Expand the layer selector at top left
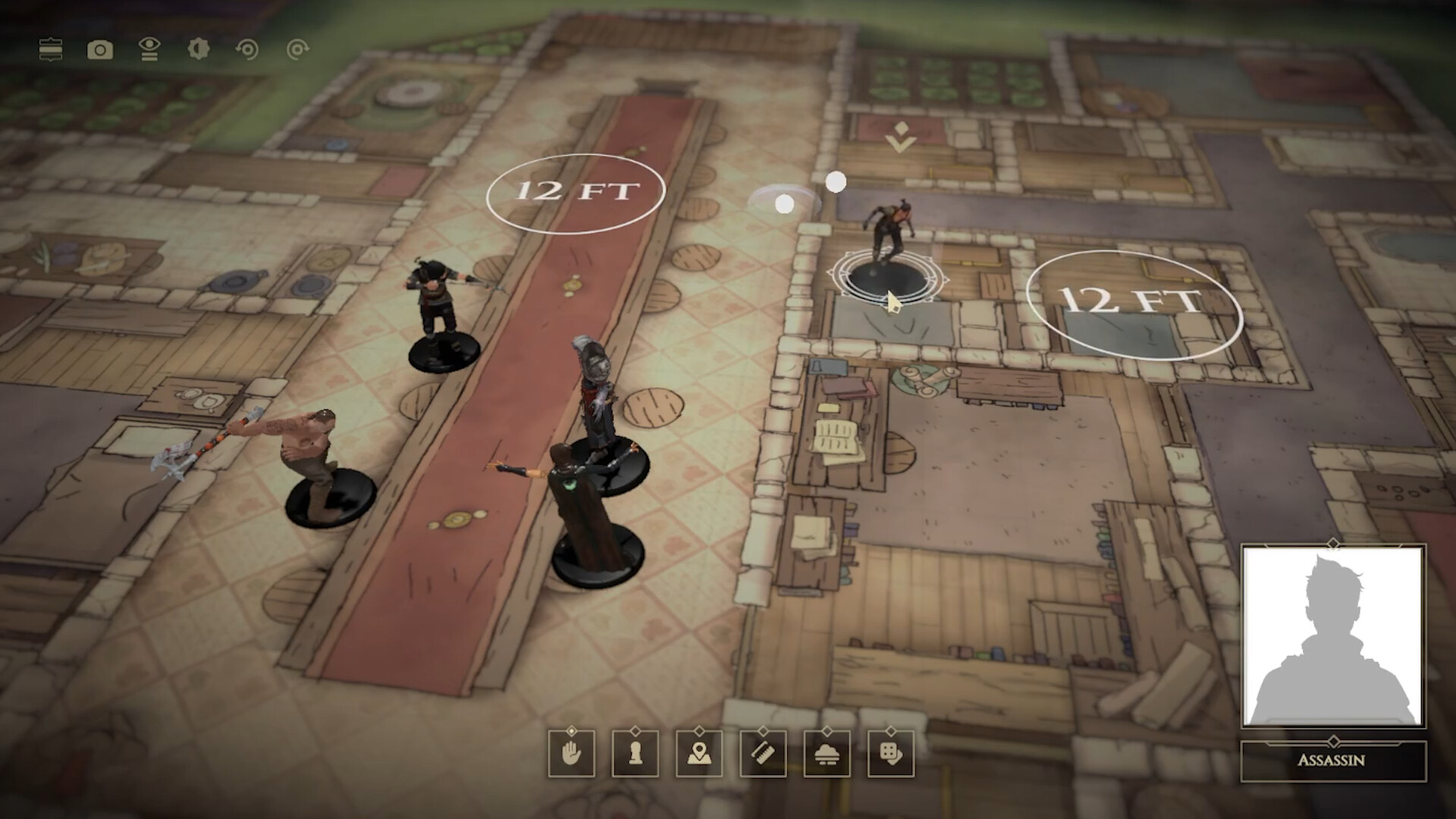 (51, 49)
